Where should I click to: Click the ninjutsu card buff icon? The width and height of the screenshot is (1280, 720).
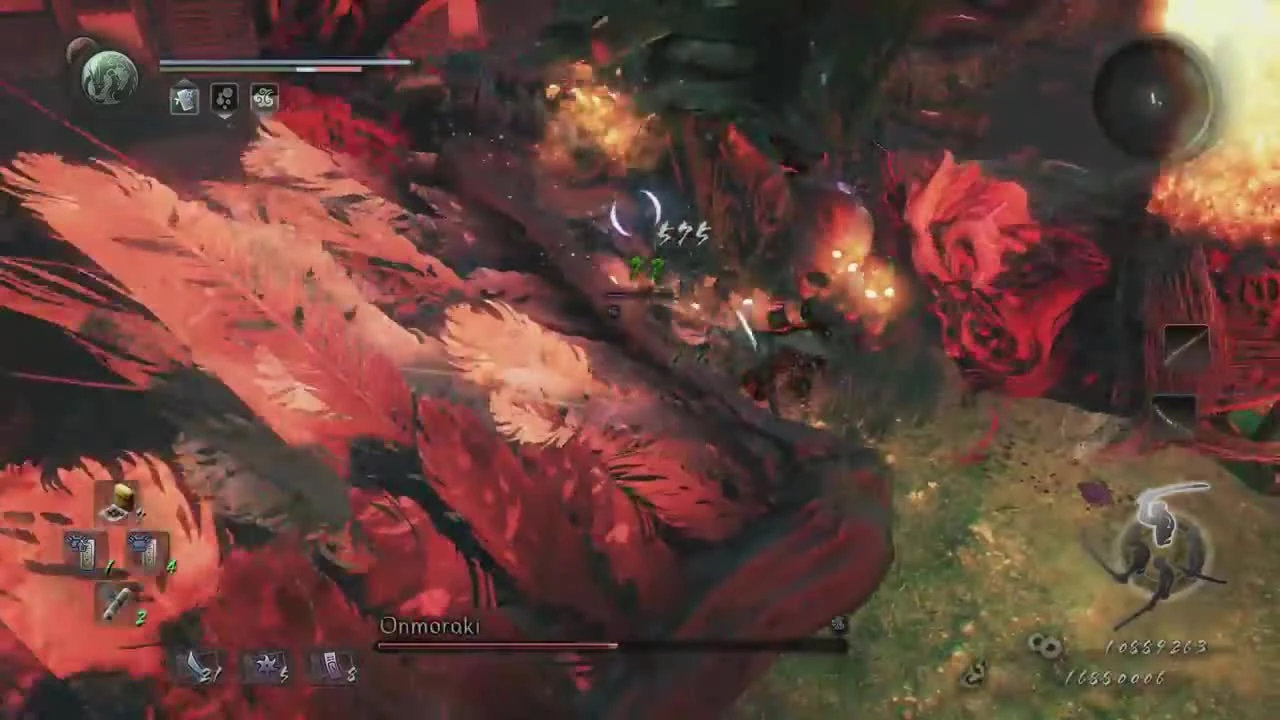point(184,98)
